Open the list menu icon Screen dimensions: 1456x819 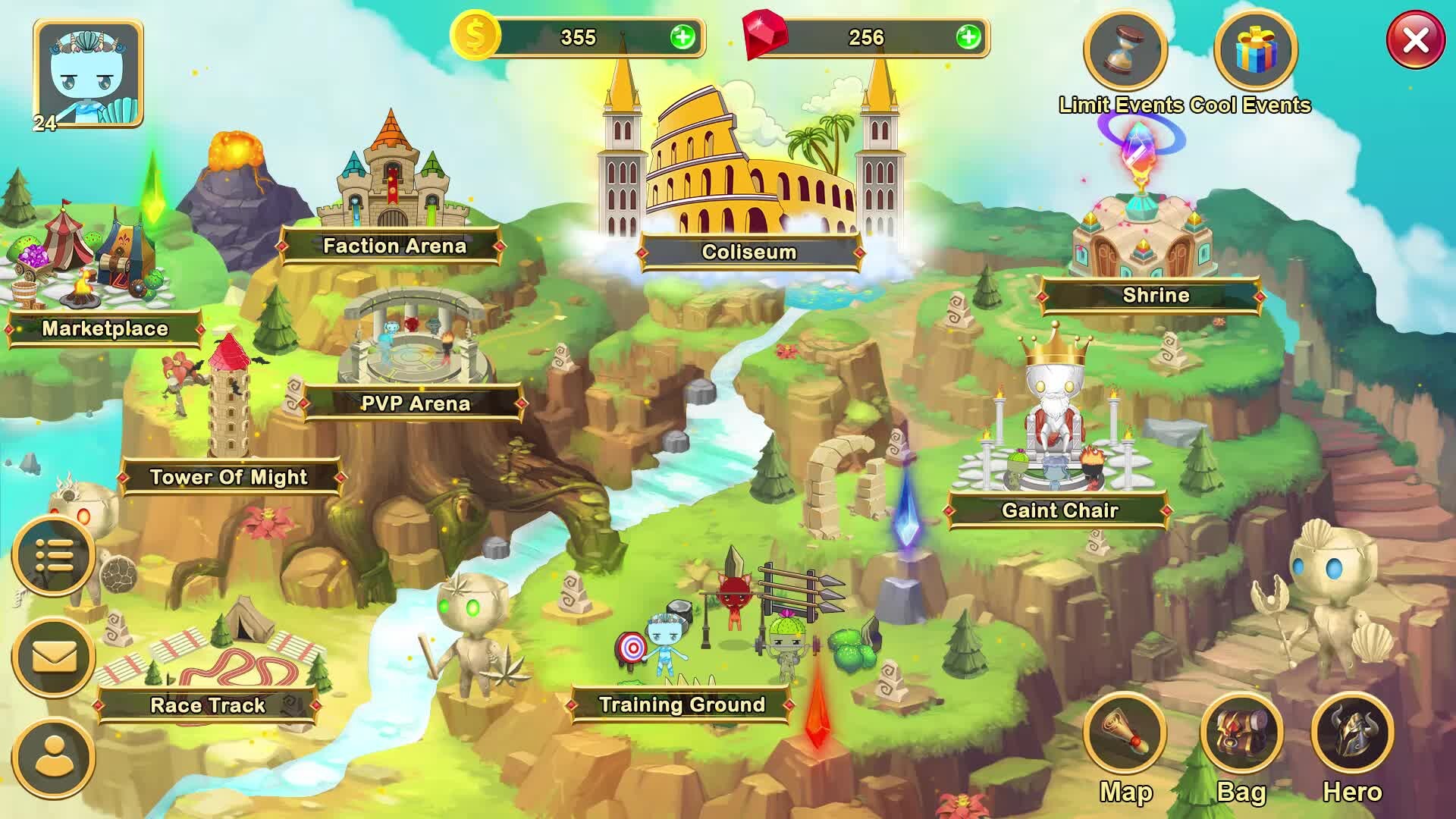pyautogui.click(x=54, y=557)
